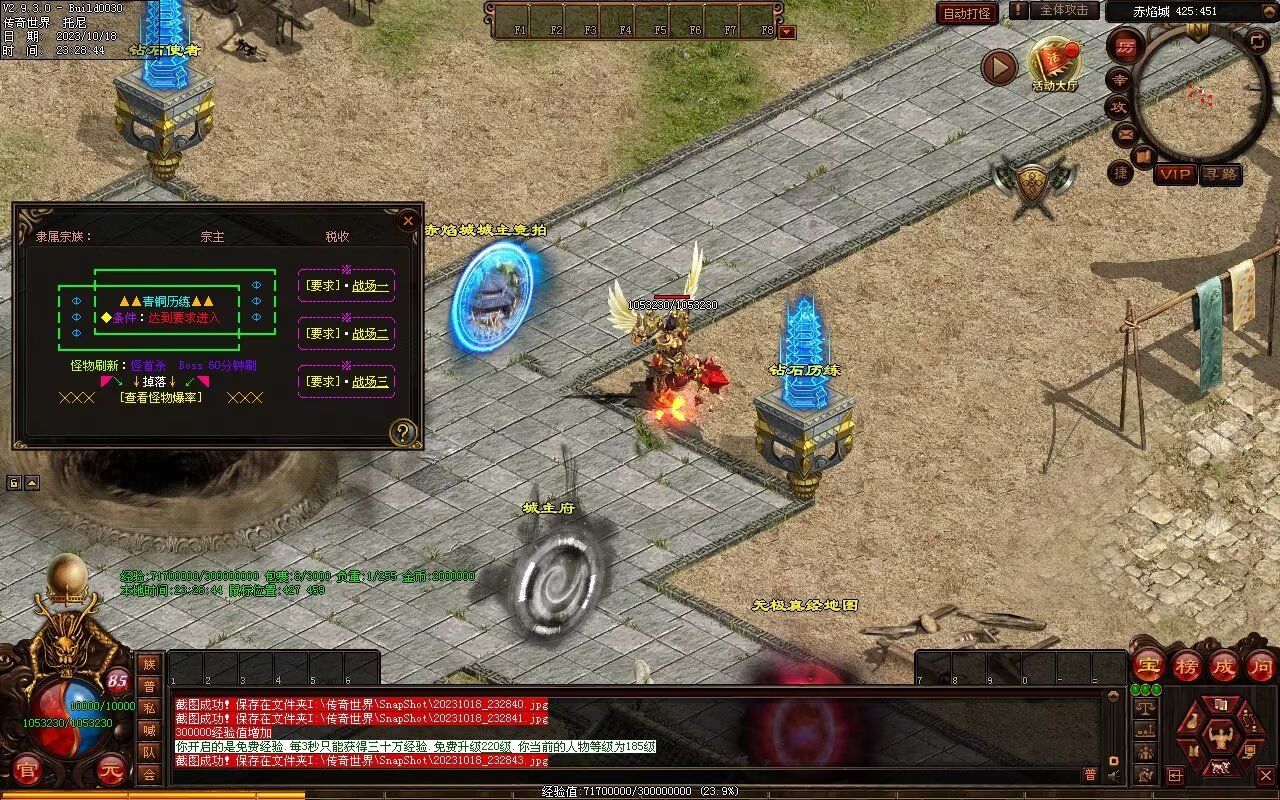
Task: Activate 寻路 pathfinding button
Action: (1221, 174)
